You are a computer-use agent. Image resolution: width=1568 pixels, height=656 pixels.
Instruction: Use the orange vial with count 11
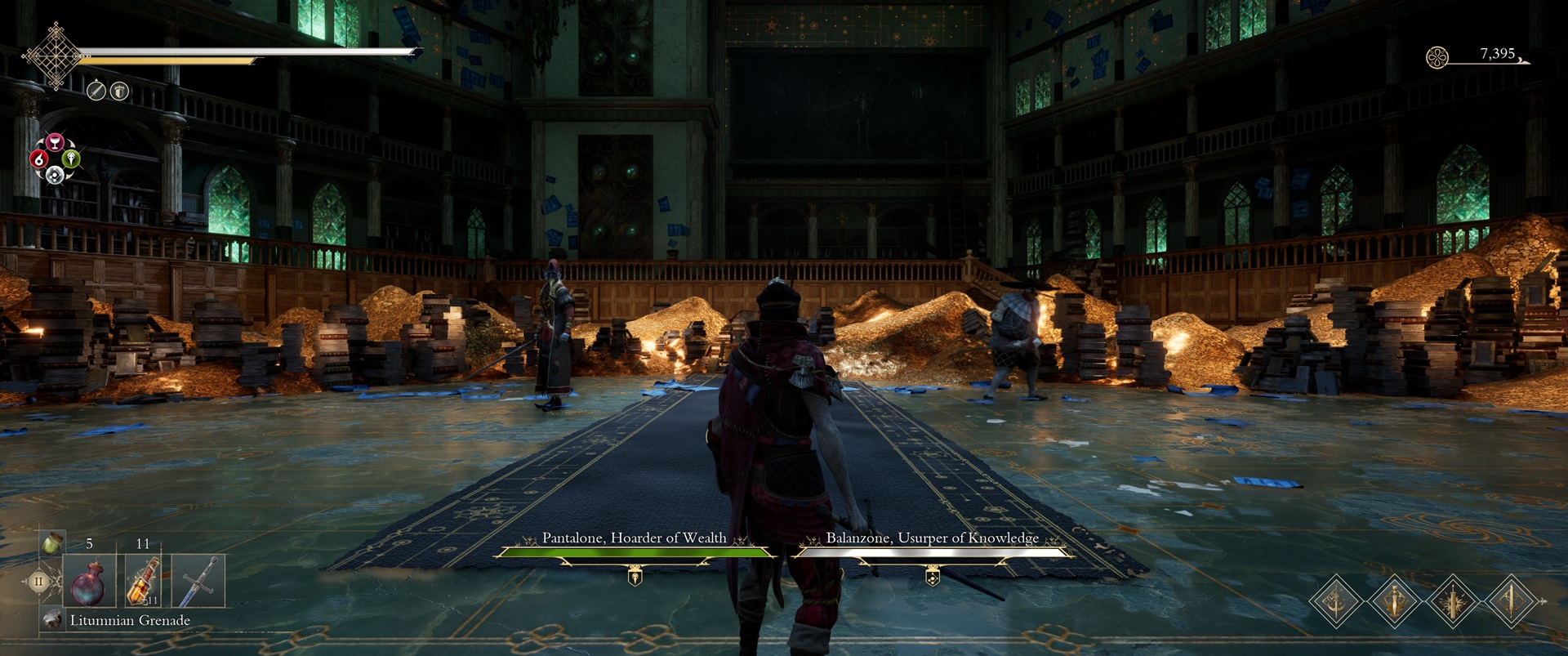coord(143,582)
